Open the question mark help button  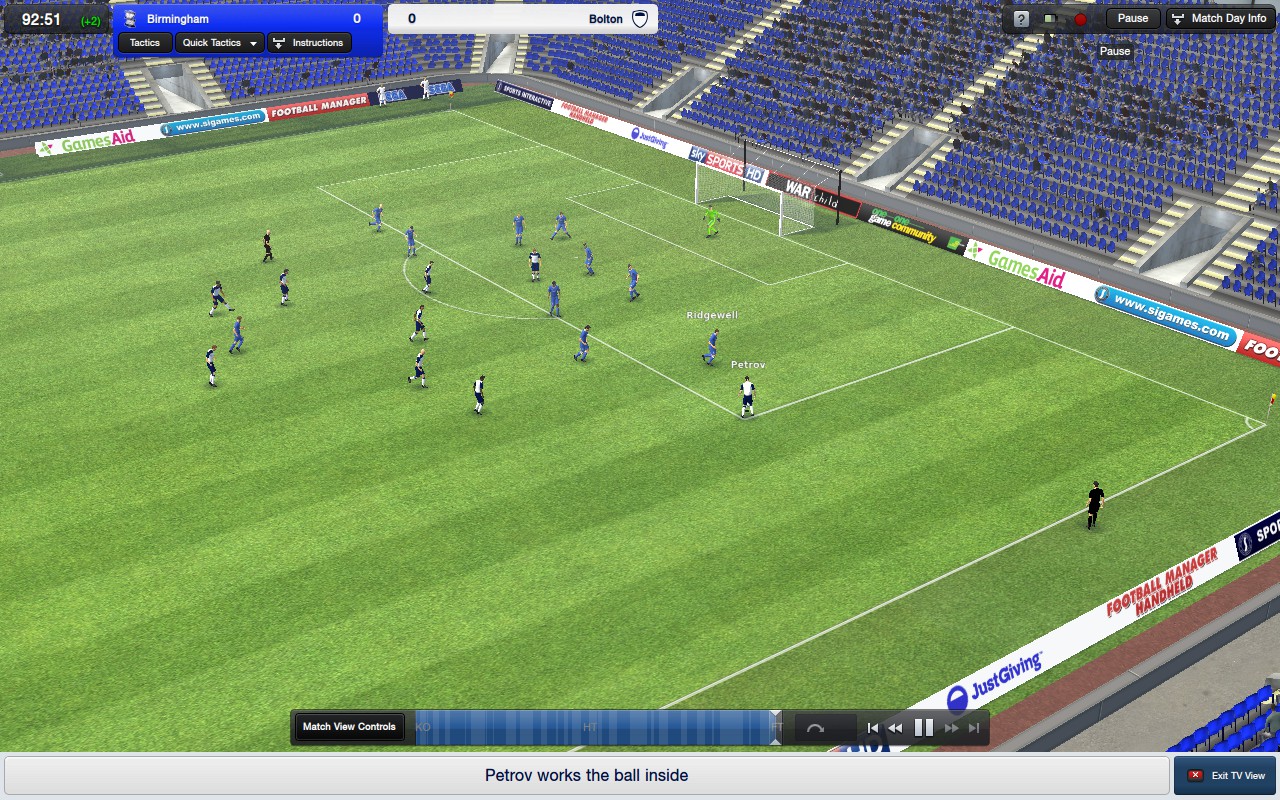tap(1021, 19)
